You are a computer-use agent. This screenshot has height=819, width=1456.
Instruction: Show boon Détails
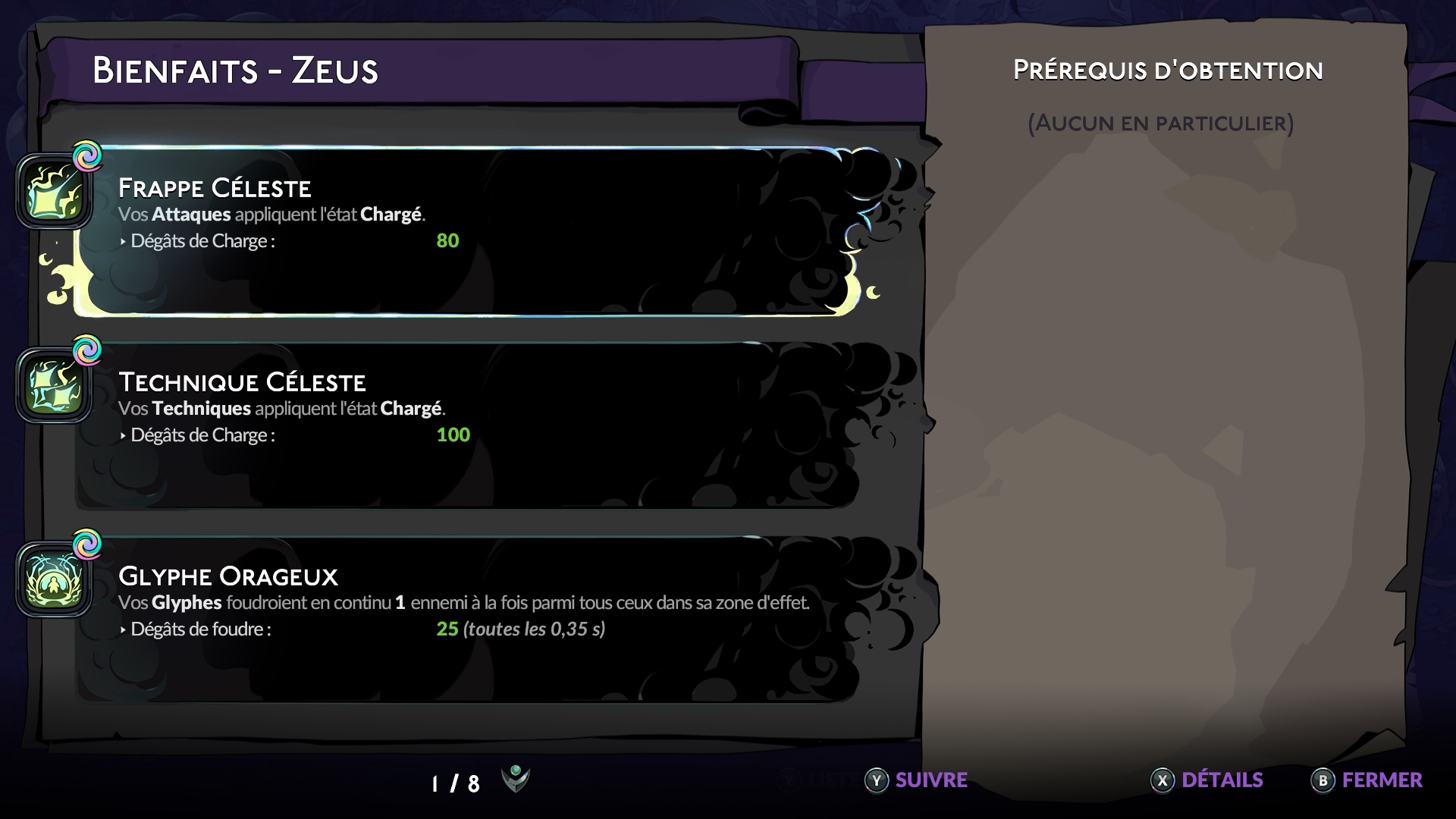point(1207,780)
